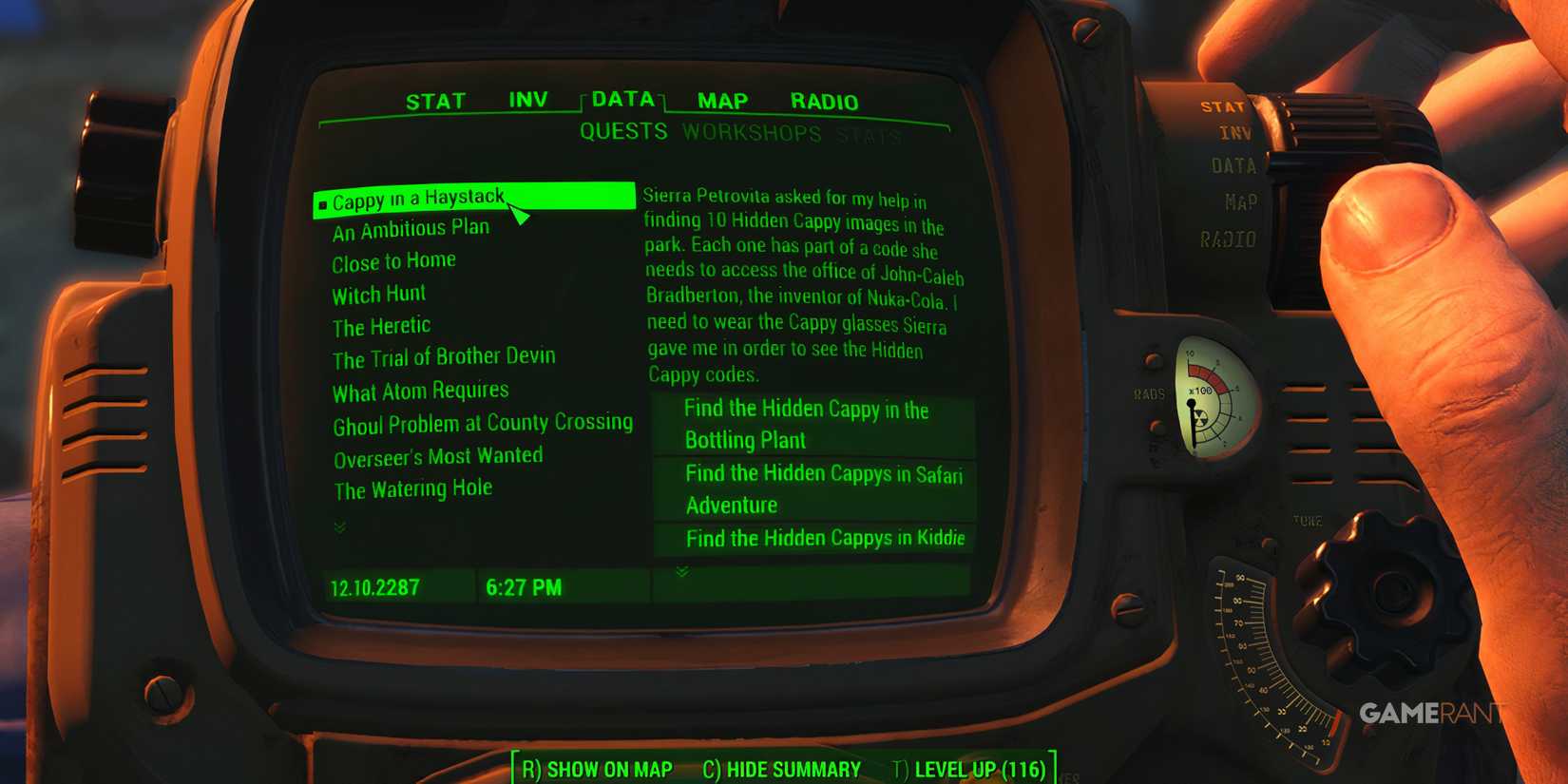1568x784 pixels.
Task: Select the "What Atom Requires" quest
Action: (419, 390)
